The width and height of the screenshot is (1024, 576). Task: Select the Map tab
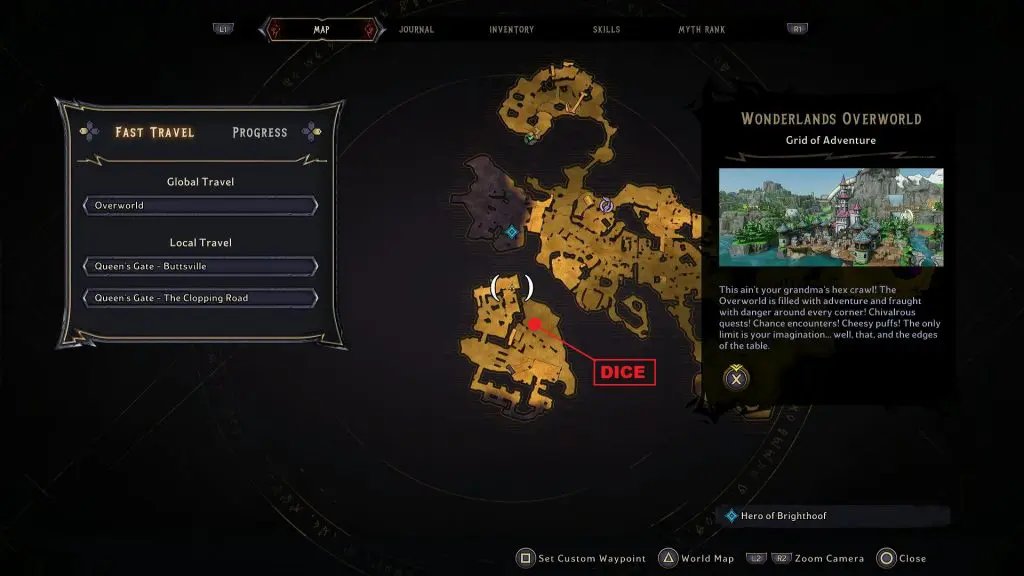(x=321, y=30)
